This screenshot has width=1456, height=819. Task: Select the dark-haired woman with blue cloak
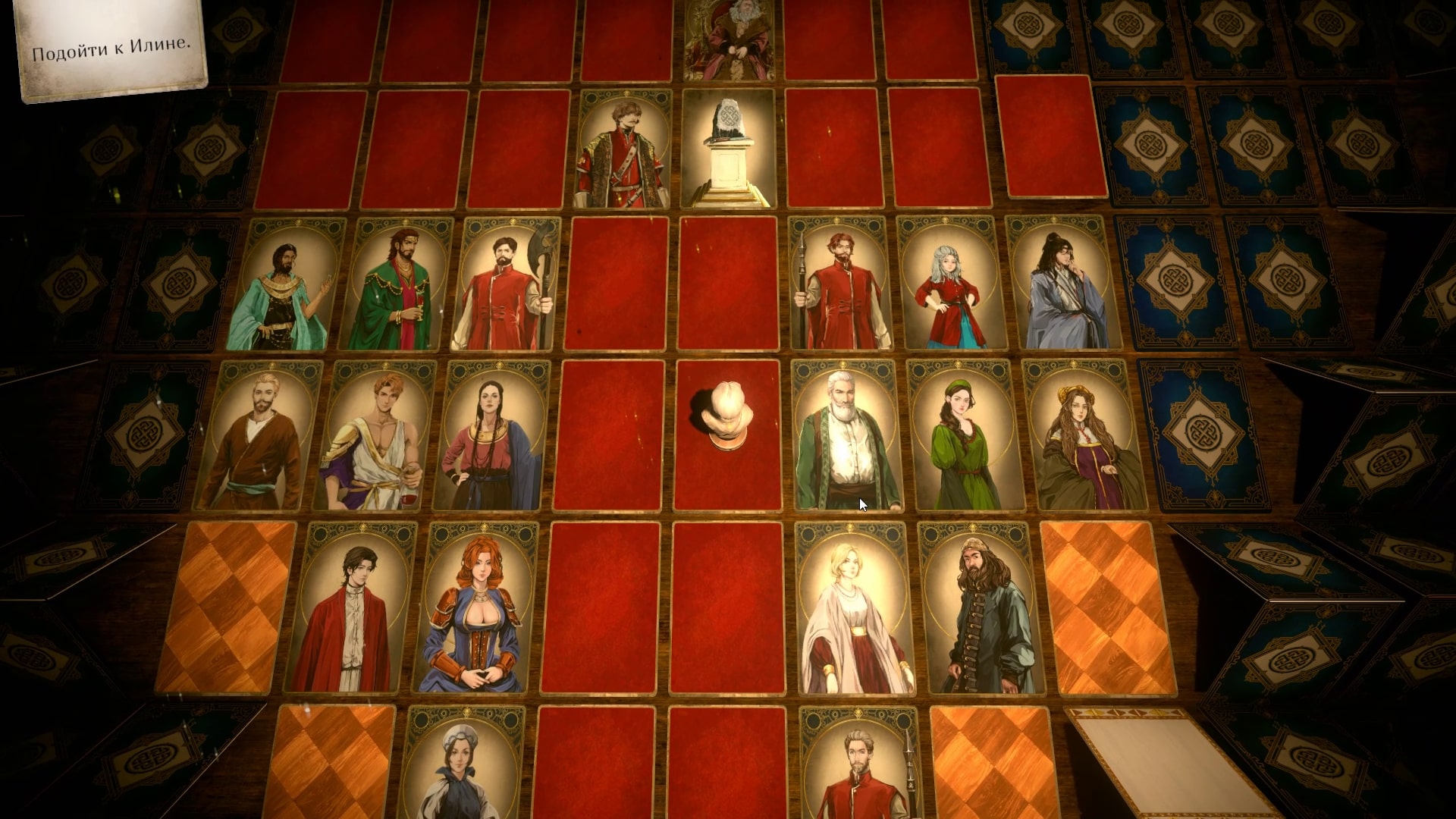pyautogui.click(x=491, y=435)
